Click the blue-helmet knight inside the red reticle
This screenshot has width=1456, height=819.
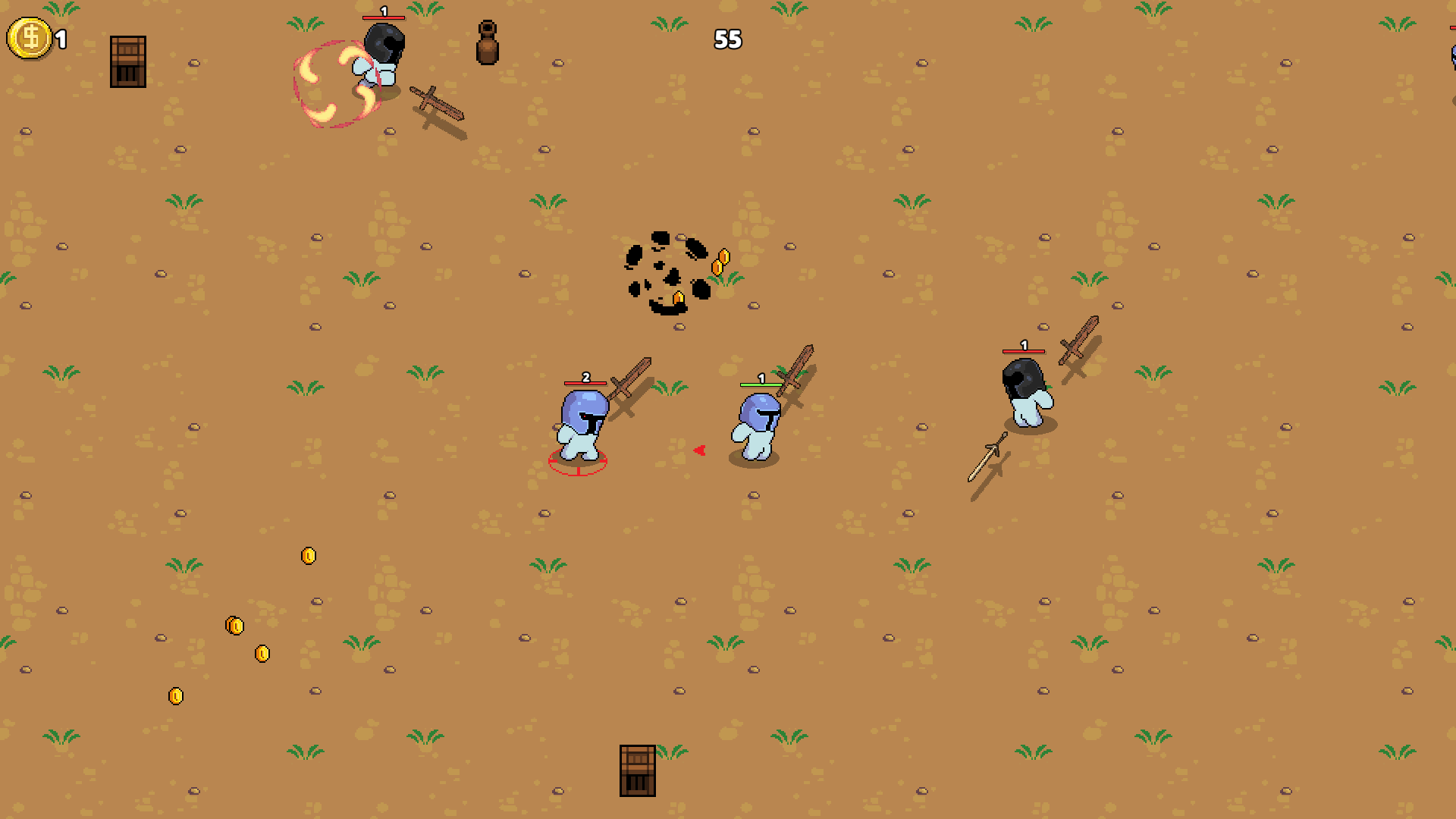580,425
